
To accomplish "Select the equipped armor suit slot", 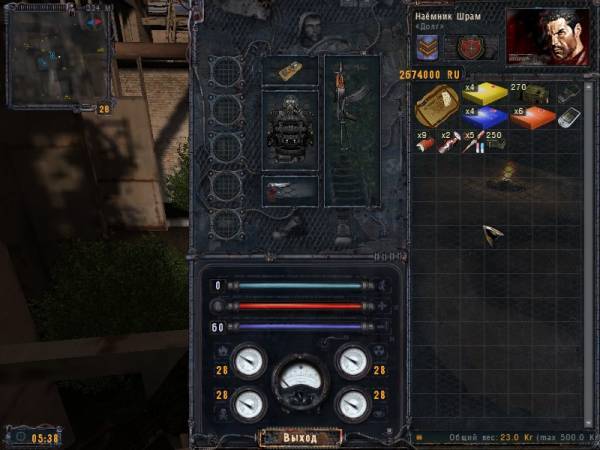I will [x=290, y=132].
